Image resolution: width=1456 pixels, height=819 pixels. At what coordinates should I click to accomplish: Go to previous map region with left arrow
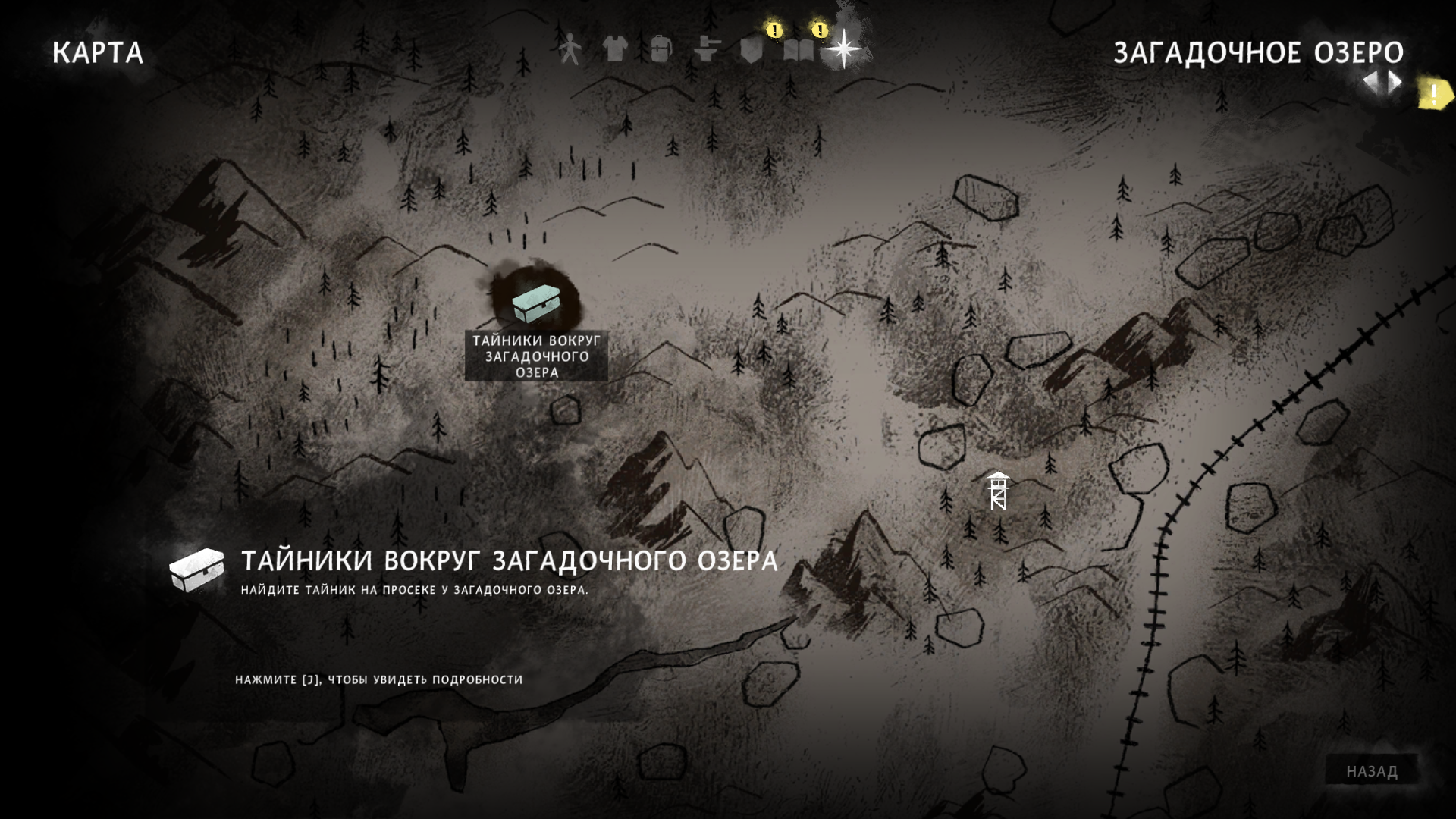(1372, 83)
